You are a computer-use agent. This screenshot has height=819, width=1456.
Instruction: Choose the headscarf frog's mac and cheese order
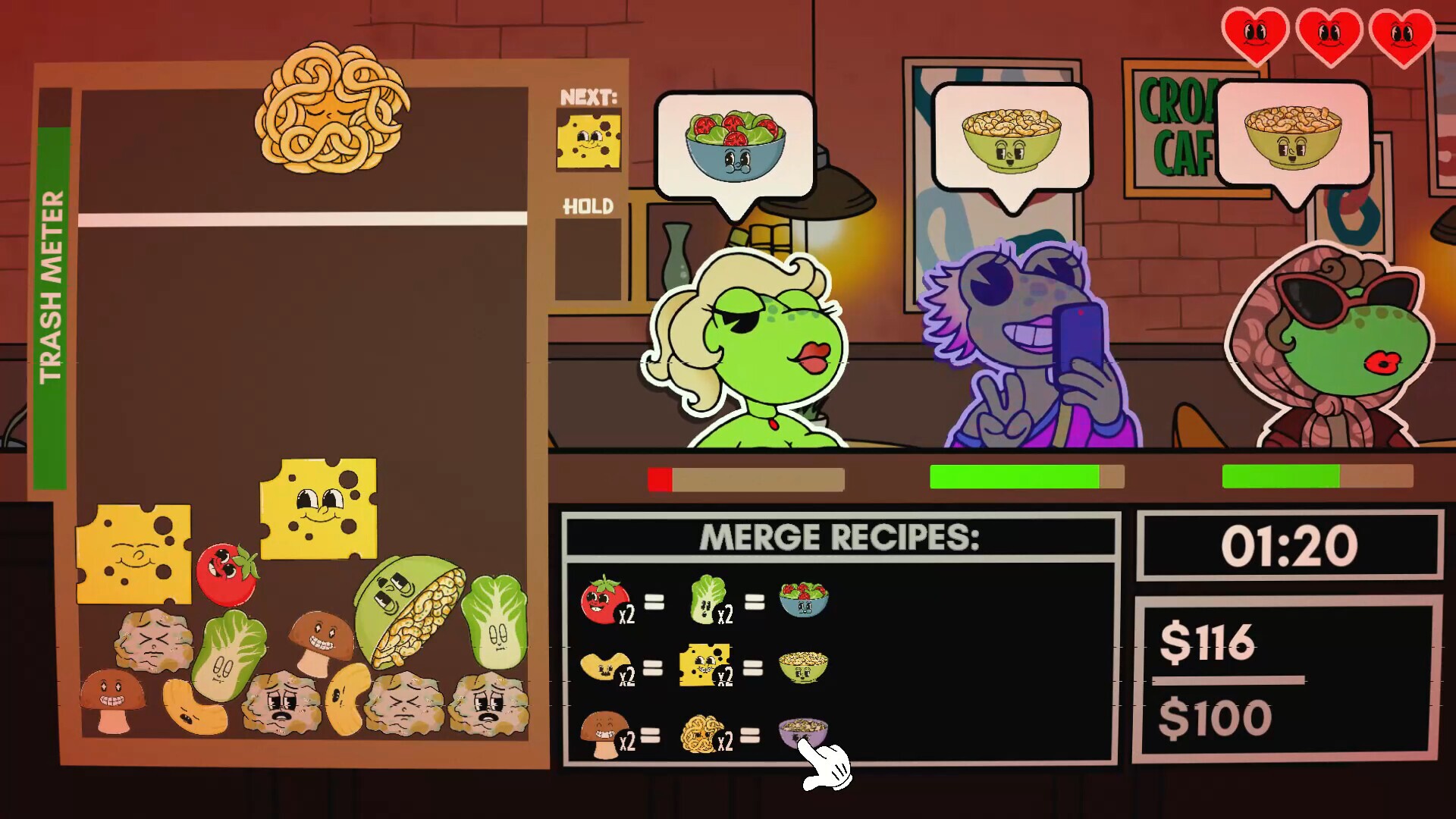(x=1293, y=136)
